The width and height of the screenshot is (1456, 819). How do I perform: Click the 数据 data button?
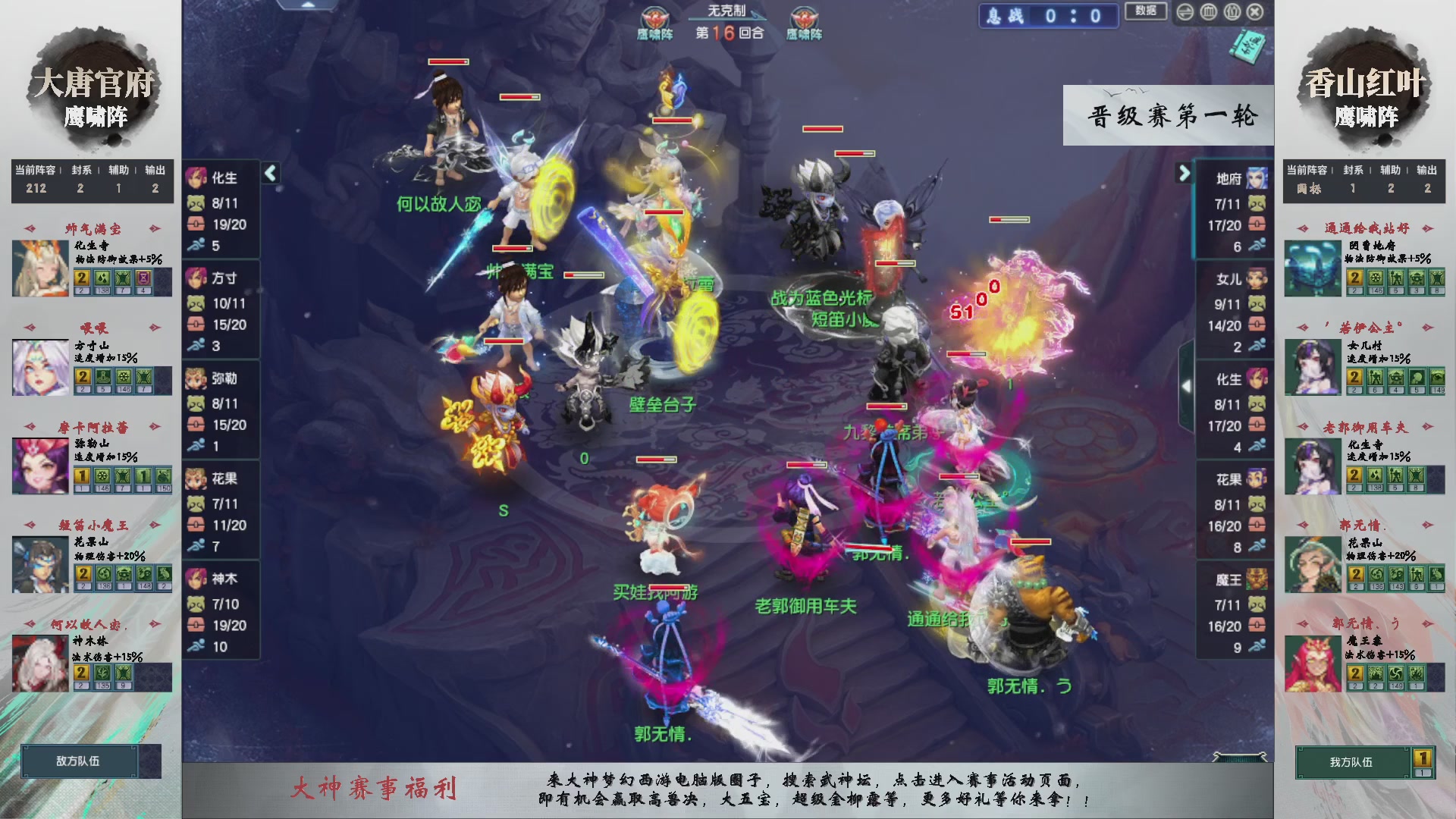[1147, 12]
